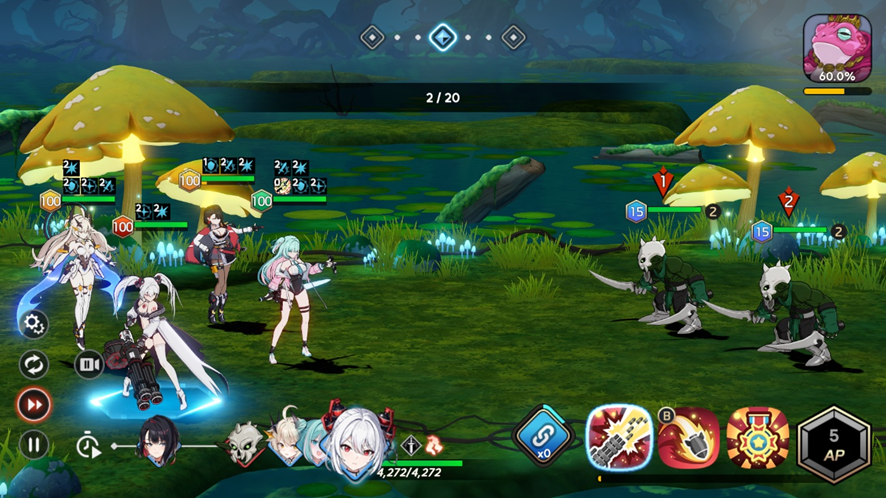Image resolution: width=886 pixels, height=498 pixels.
Task: Select the black-haired girl turn portrait
Action: pyautogui.click(x=160, y=442)
